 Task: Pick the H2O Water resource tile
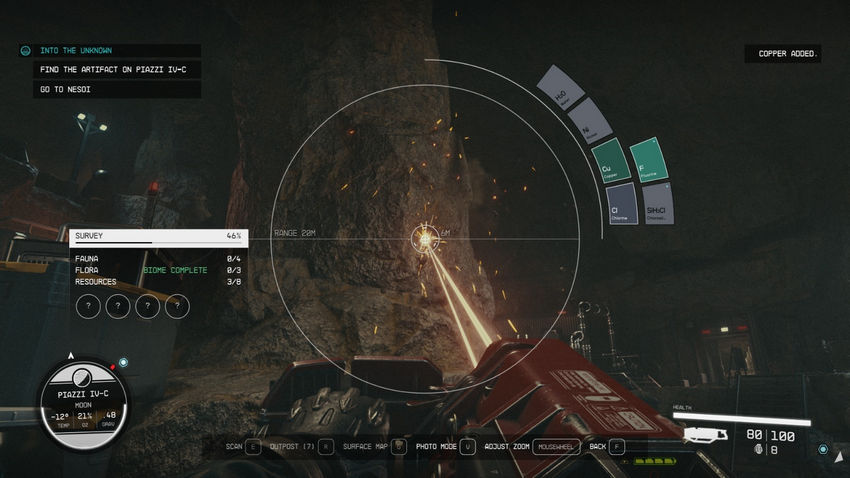559,88
